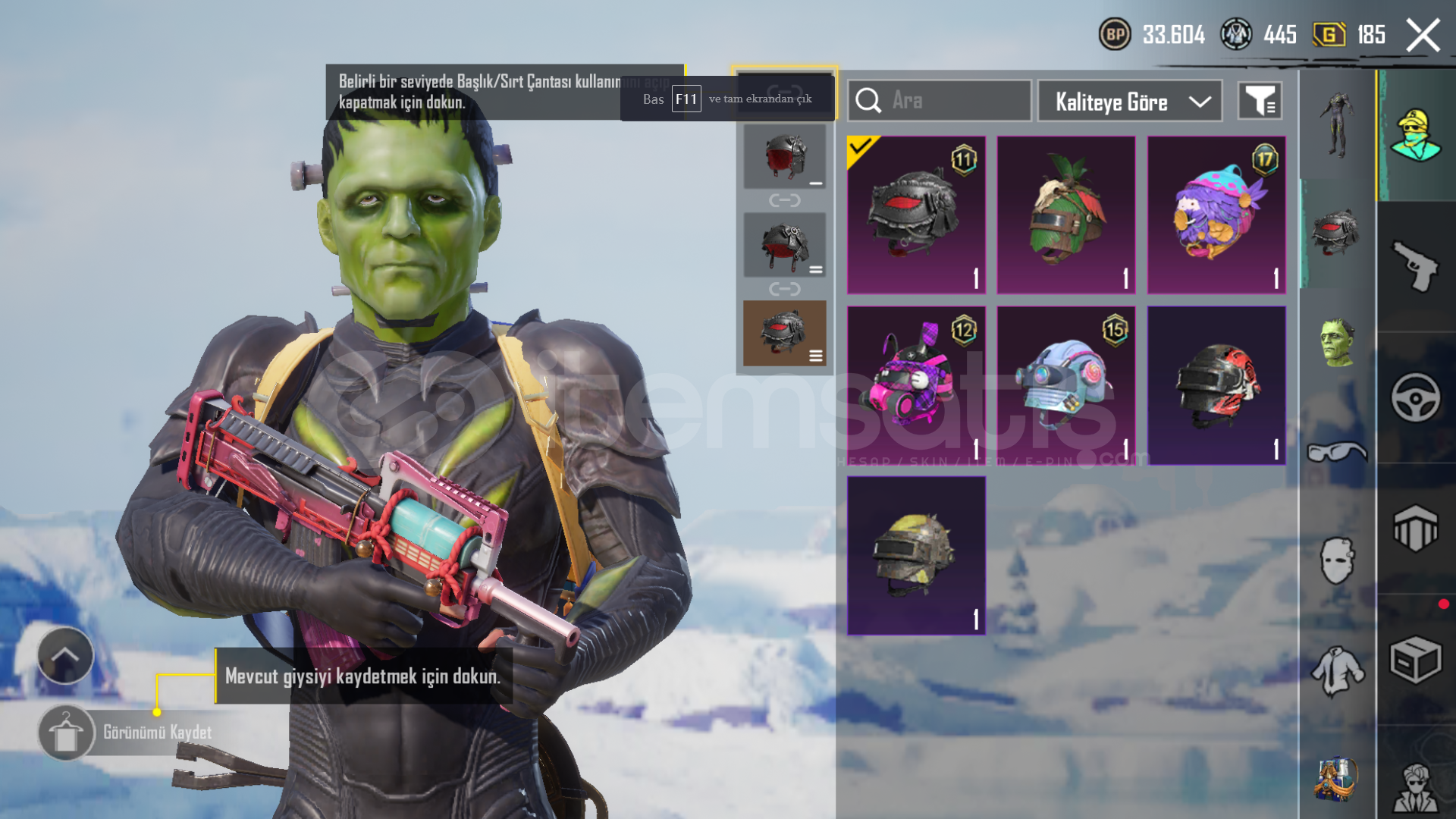Image resolution: width=1456 pixels, height=819 pixels.
Task: Open the sunglasses eyewear category
Action: (x=1337, y=453)
